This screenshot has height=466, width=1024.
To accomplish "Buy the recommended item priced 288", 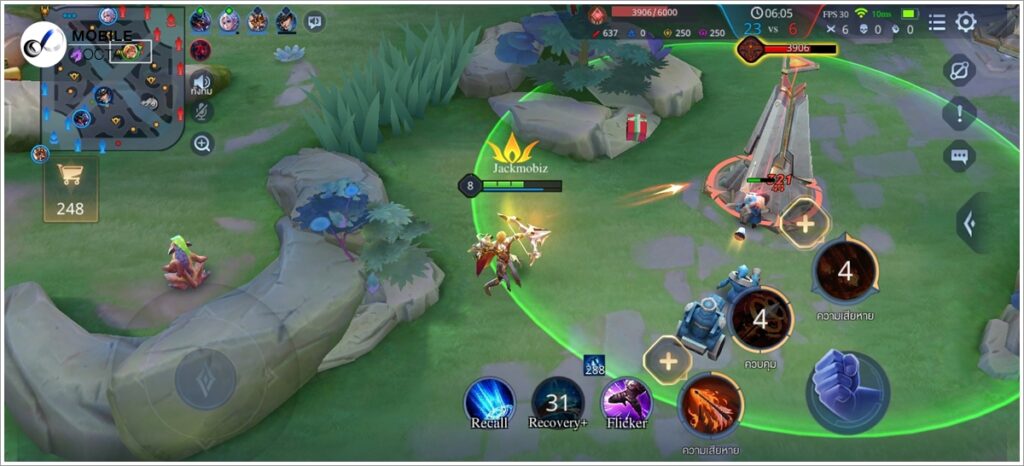I will pyautogui.click(x=595, y=367).
